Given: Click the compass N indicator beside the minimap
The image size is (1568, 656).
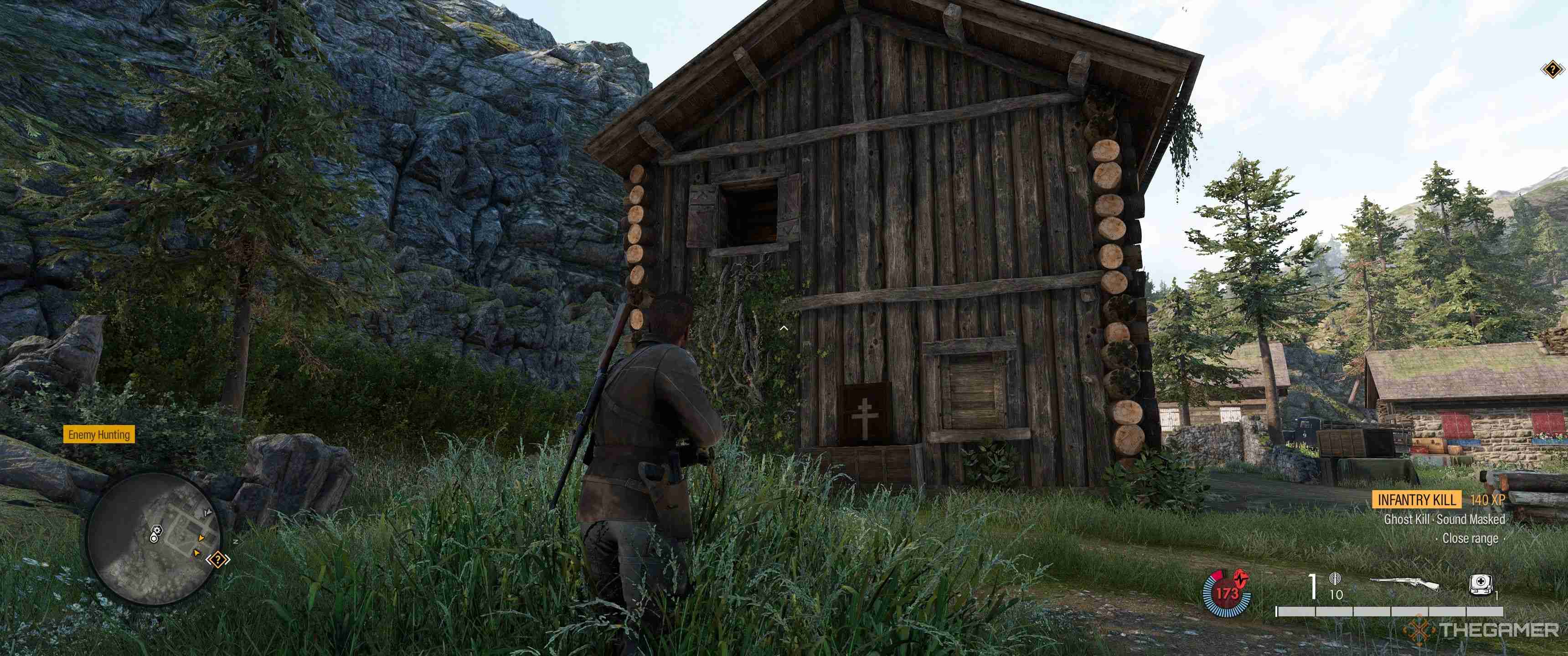Looking at the screenshot, I should 236,542.
